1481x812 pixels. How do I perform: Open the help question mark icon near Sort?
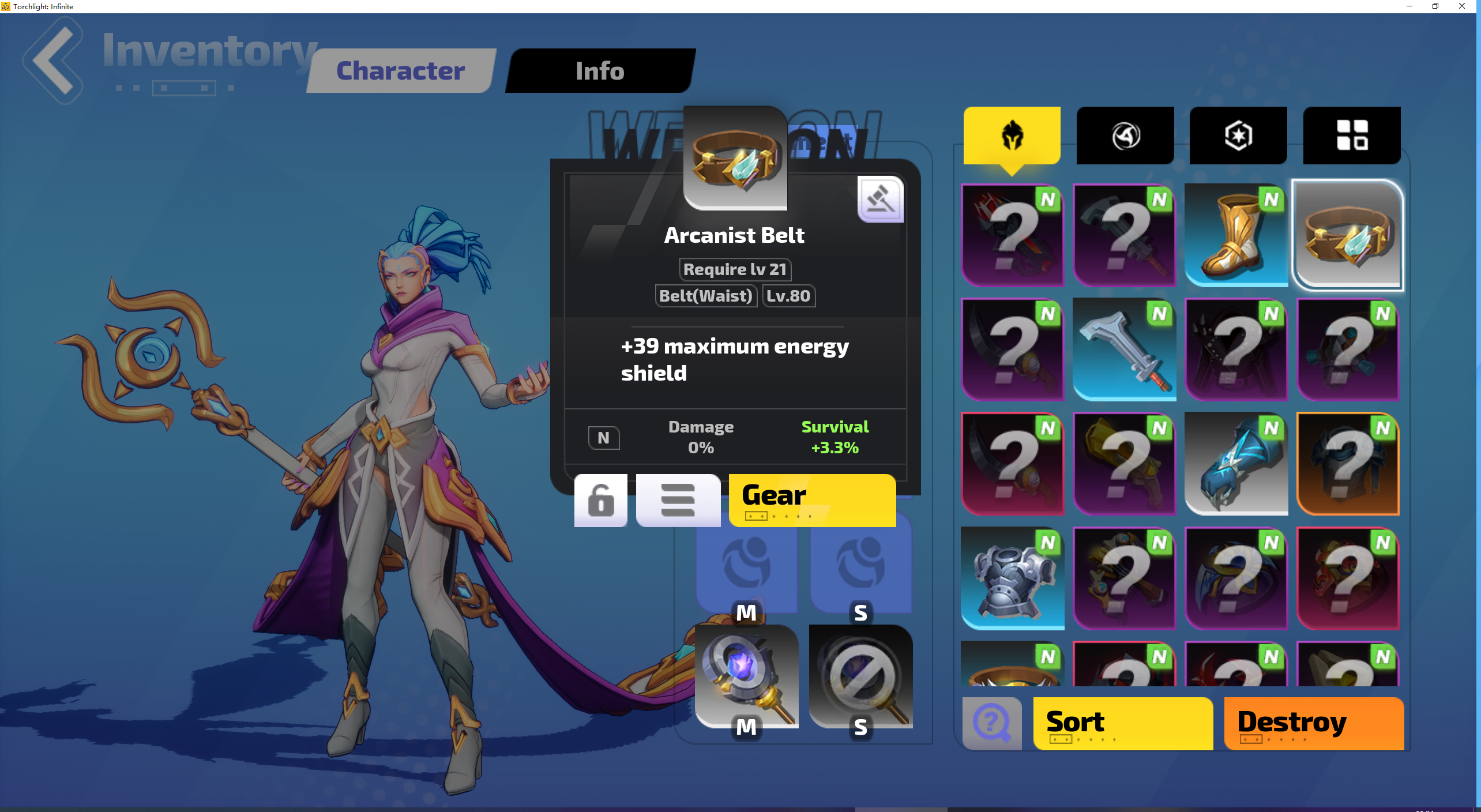click(991, 723)
